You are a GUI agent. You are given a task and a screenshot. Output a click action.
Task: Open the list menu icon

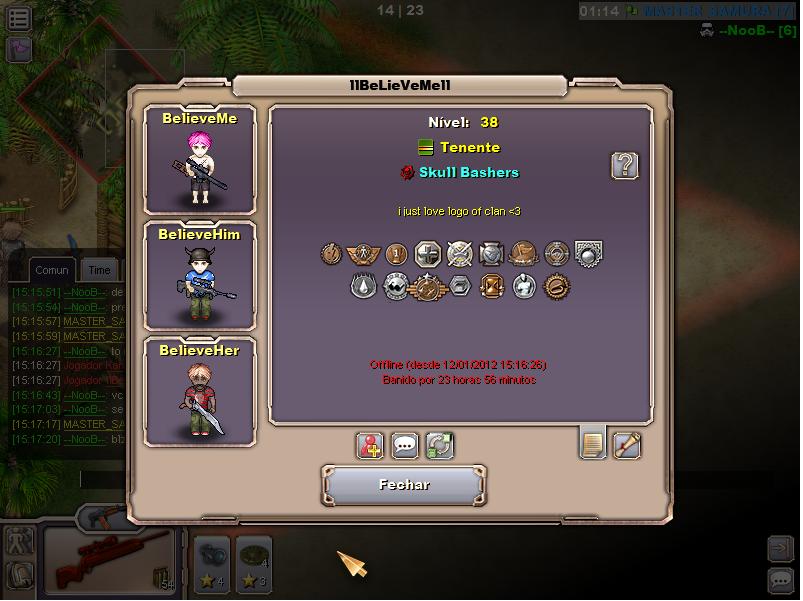(x=19, y=17)
